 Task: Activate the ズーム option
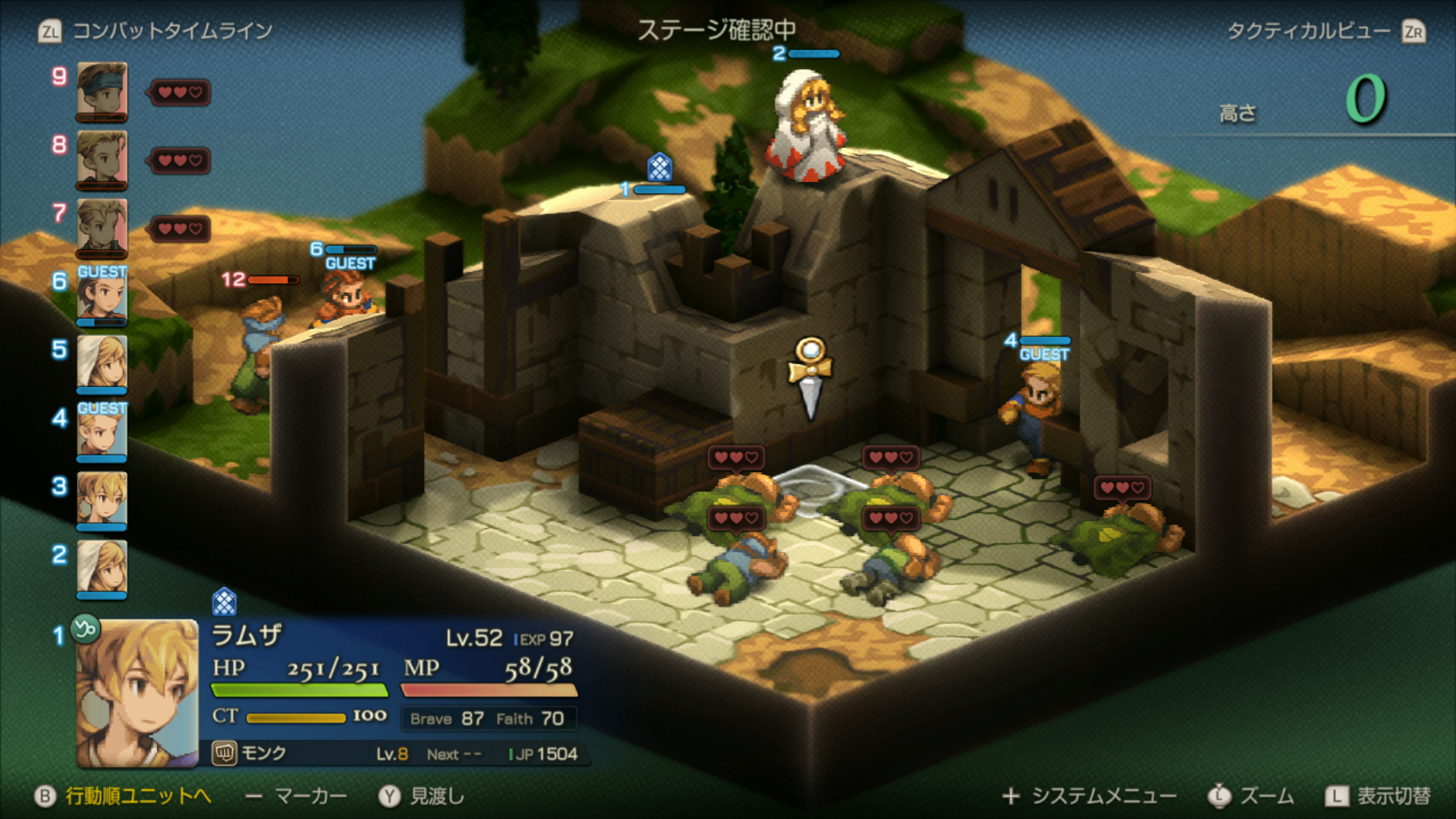point(1266,795)
